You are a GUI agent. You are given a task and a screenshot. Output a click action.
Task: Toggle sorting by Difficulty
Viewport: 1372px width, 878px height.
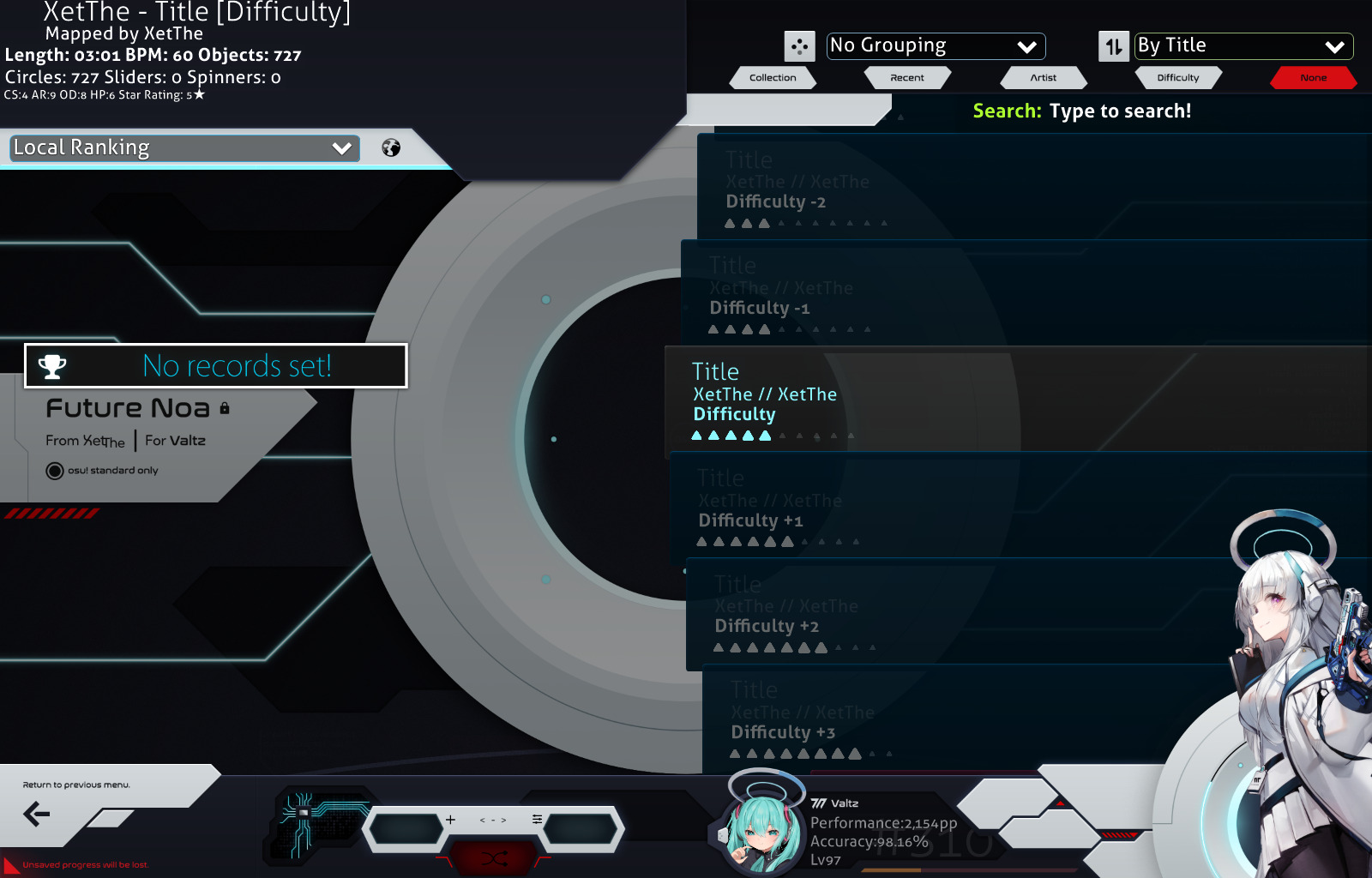(x=1178, y=77)
